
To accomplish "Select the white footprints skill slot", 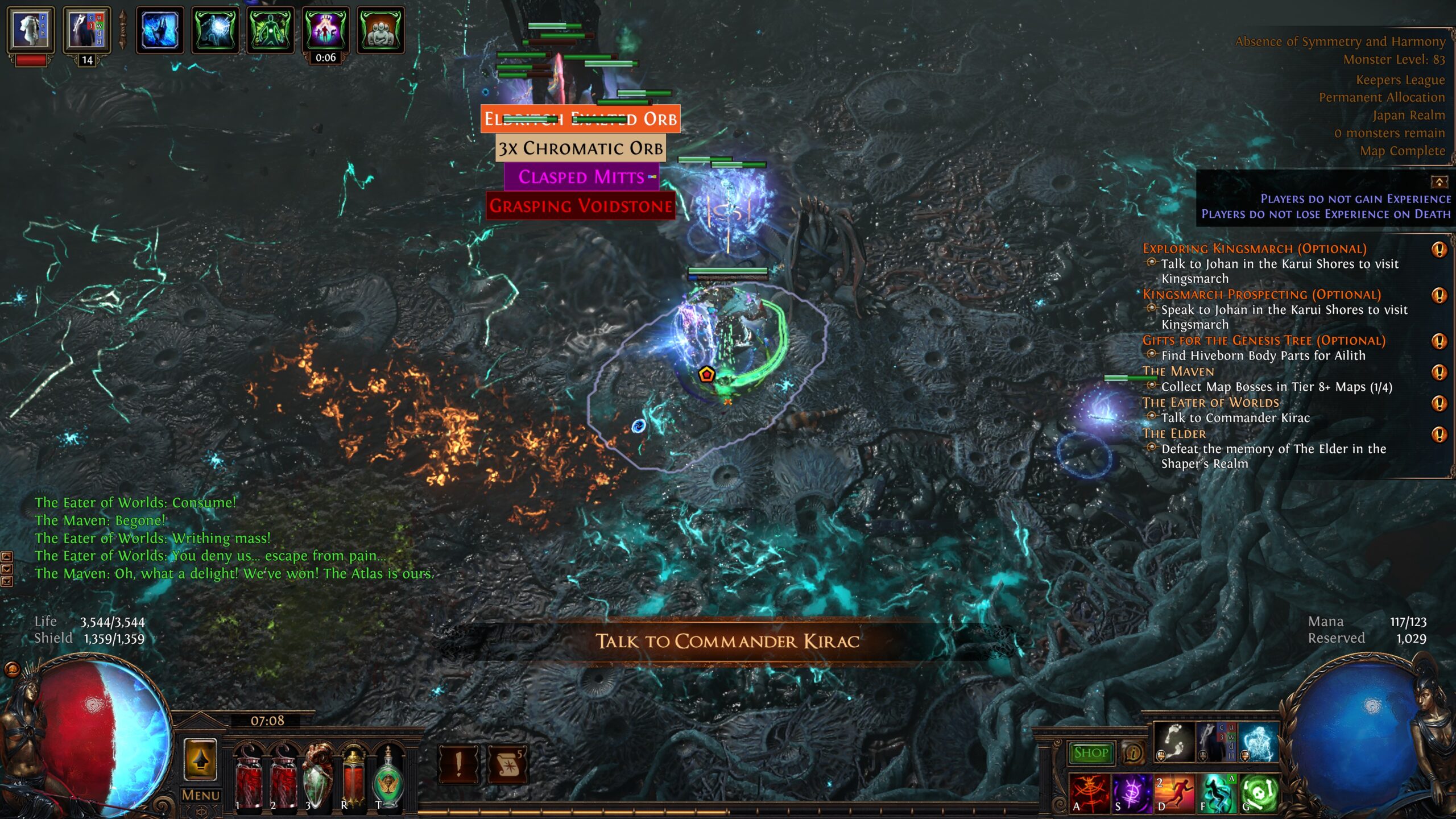I will pos(1173,742).
